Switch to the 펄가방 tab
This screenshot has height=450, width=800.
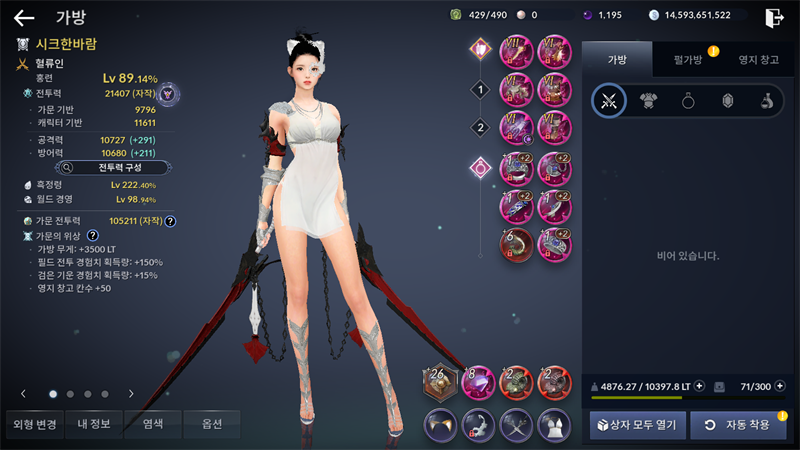pos(687,60)
